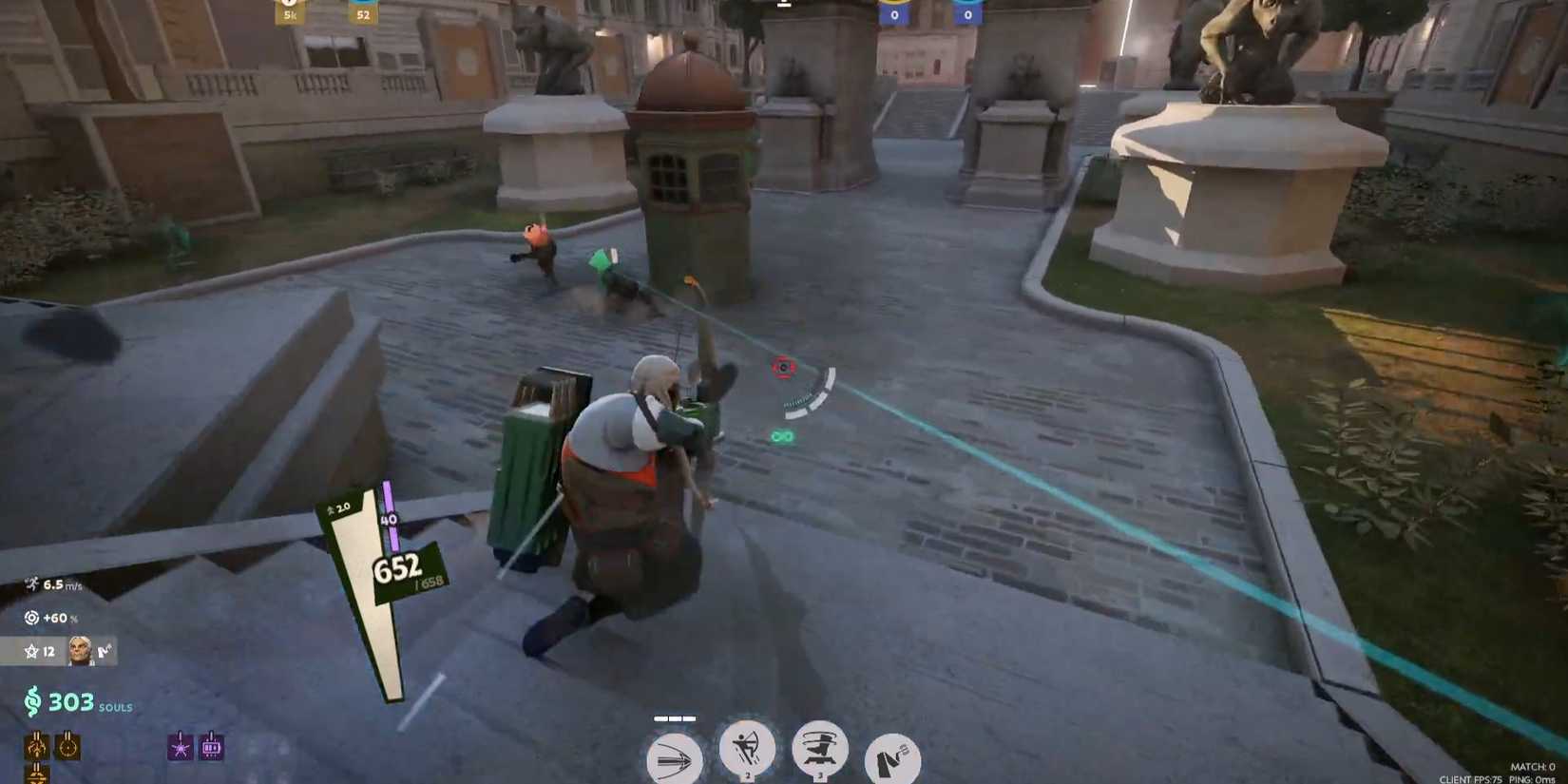
Task: Expand the blue team score counter
Action: 967,13
